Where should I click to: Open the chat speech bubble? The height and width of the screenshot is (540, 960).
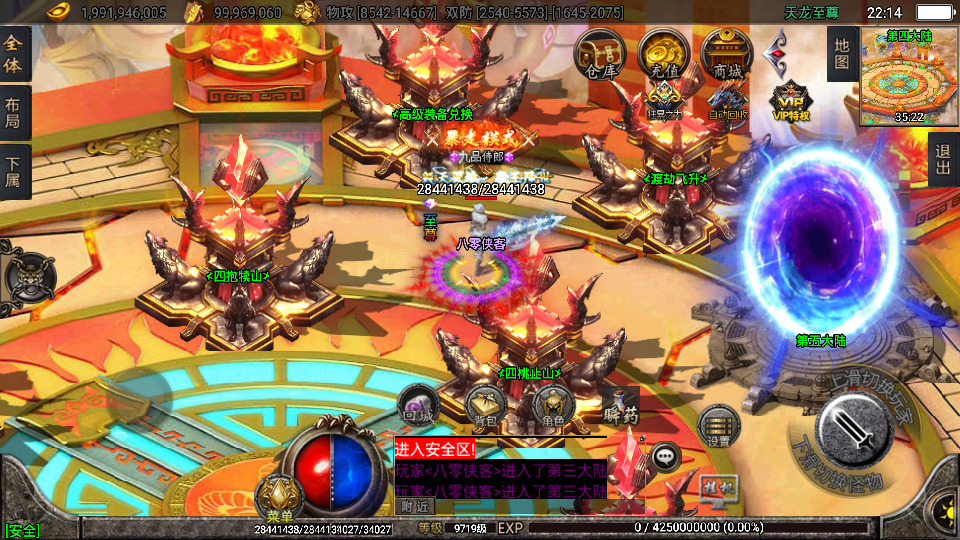[664, 457]
